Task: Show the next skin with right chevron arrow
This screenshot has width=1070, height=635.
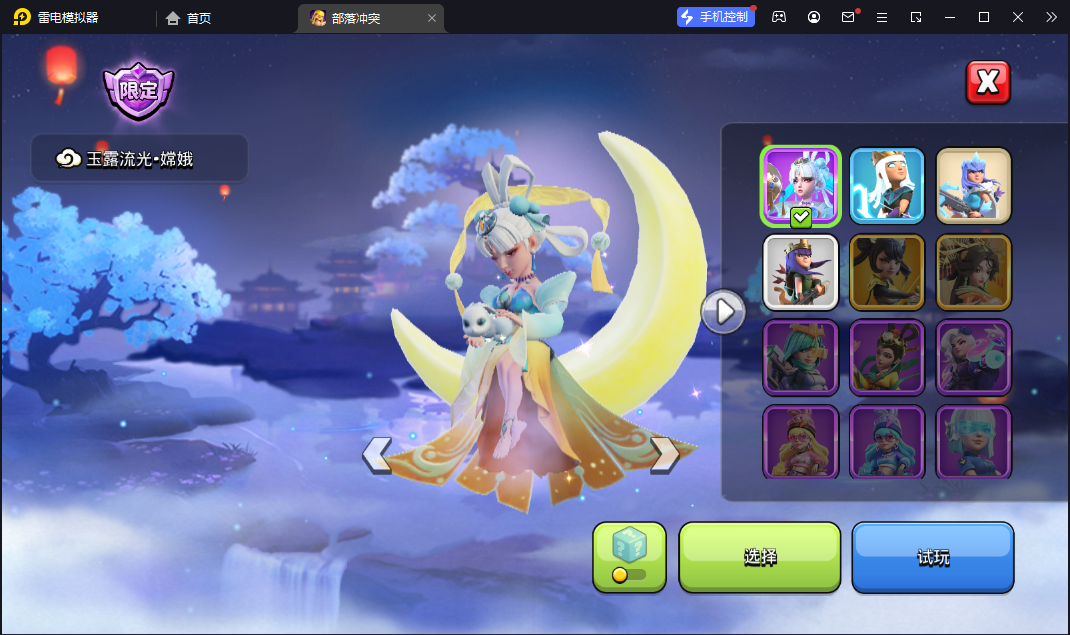Action: (665, 455)
